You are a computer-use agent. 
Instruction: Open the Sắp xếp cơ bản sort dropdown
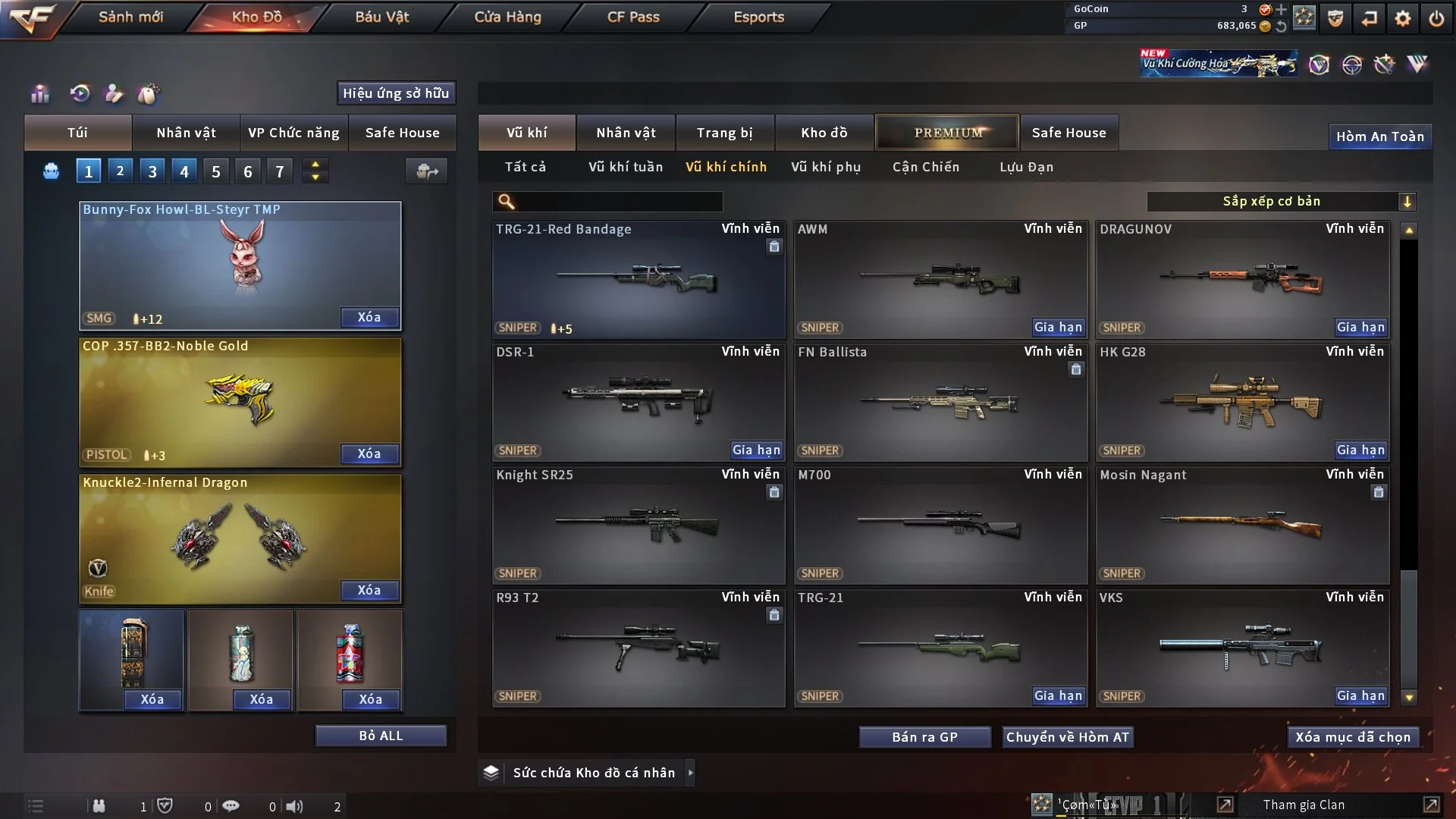[x=1281, y=202]
